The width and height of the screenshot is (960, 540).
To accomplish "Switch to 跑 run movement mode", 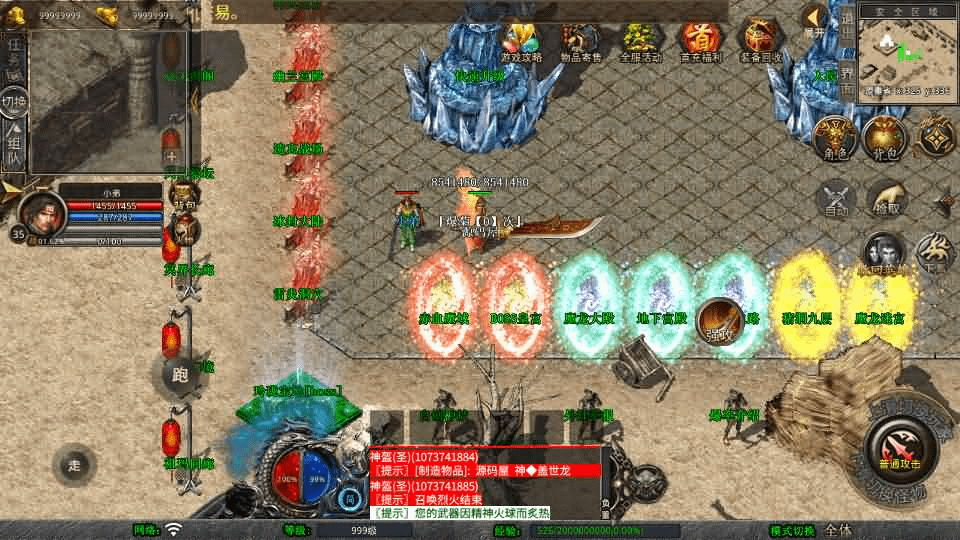I will point(180,376).
